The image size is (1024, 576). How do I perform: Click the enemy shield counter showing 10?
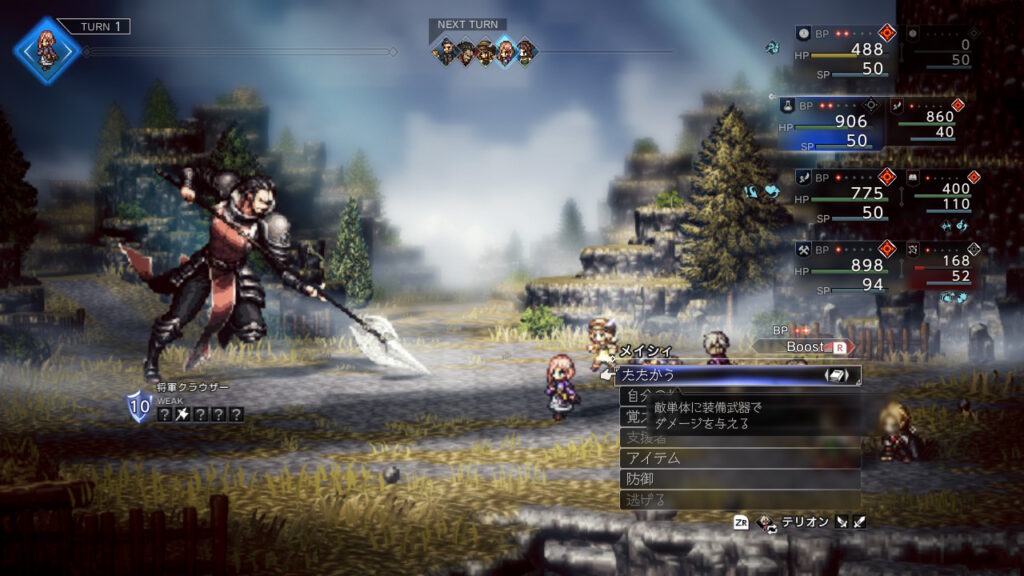point(138,406)
